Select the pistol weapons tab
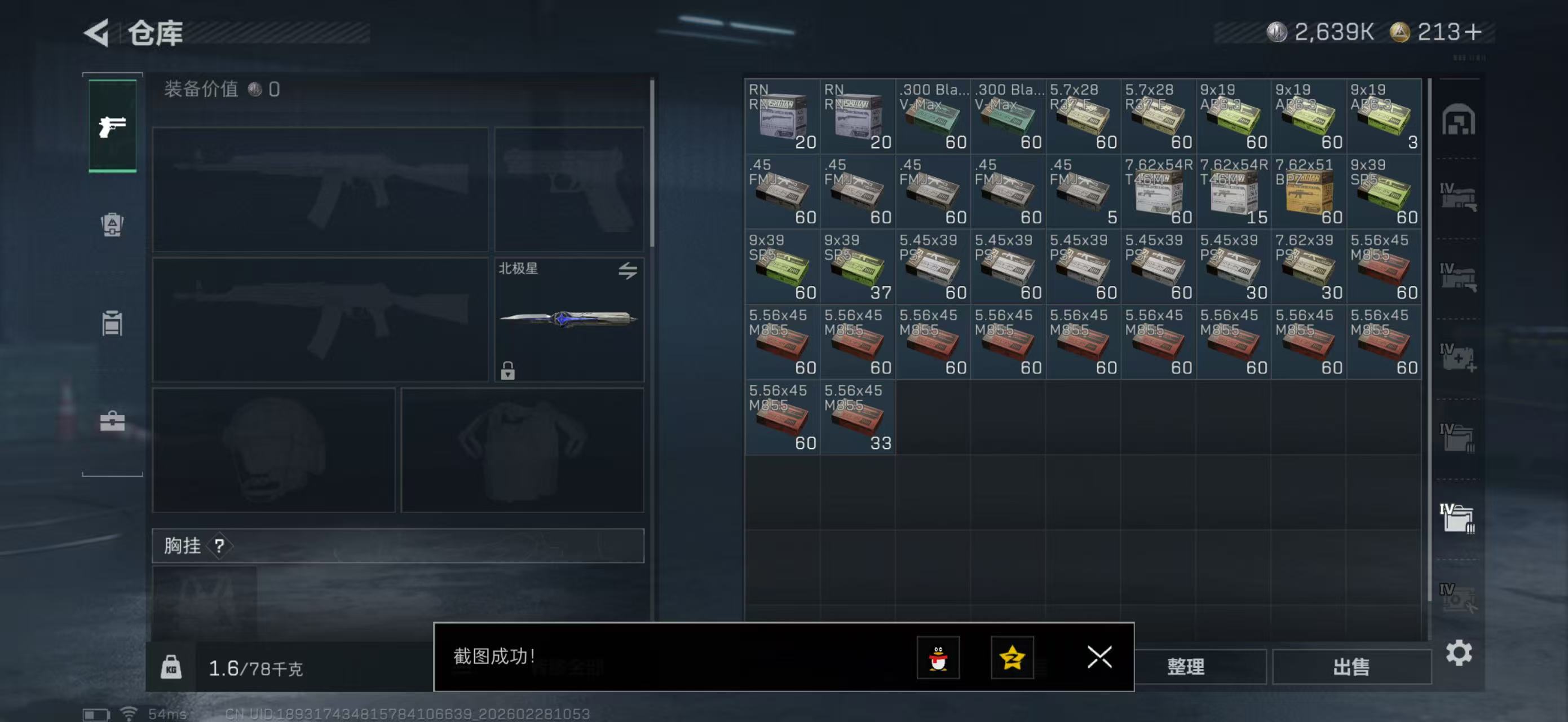The height and width of the screenshot is (722, 1568). (x=113, y=126)
